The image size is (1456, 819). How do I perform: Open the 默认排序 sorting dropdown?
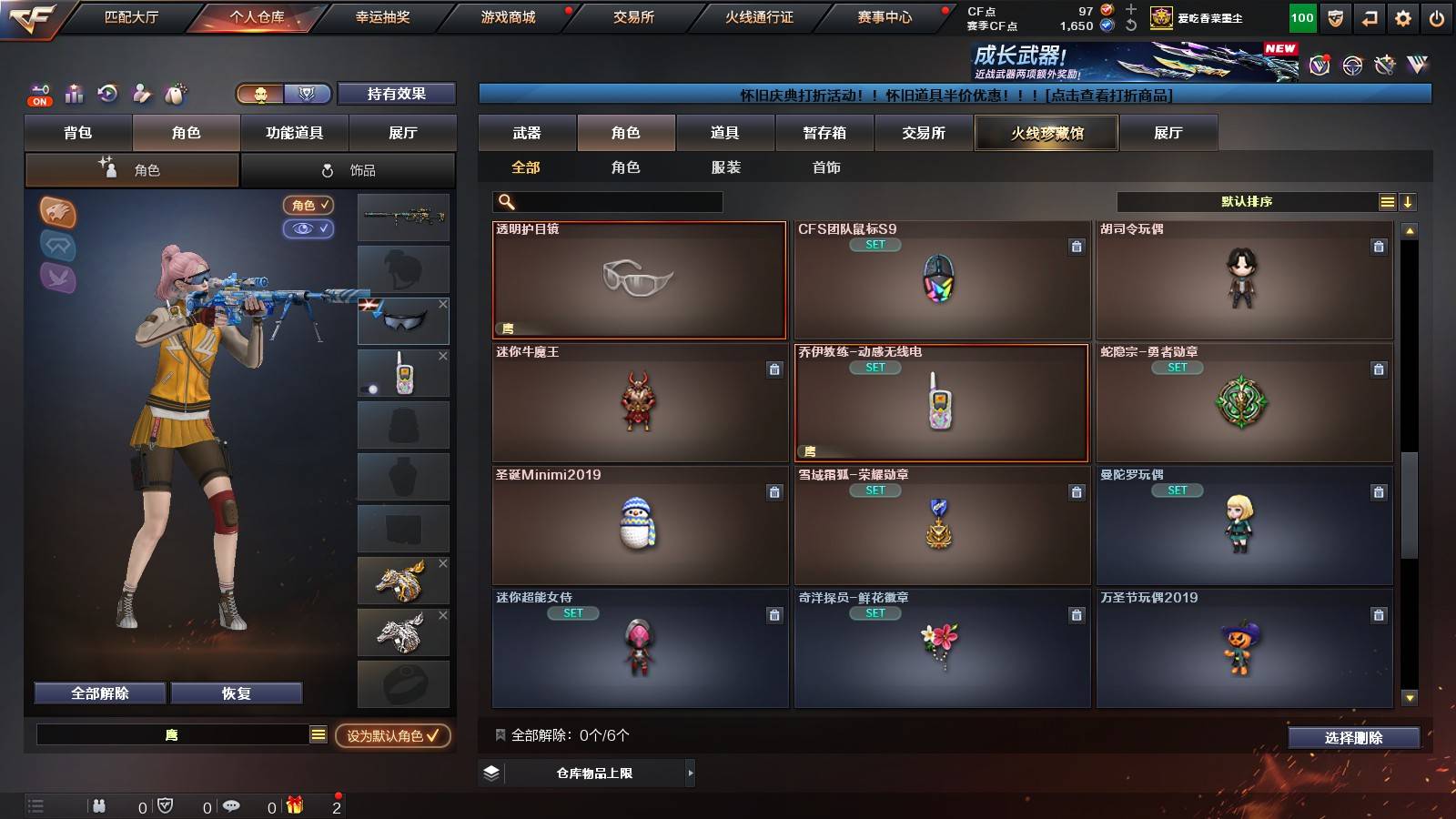point(1247,201)
